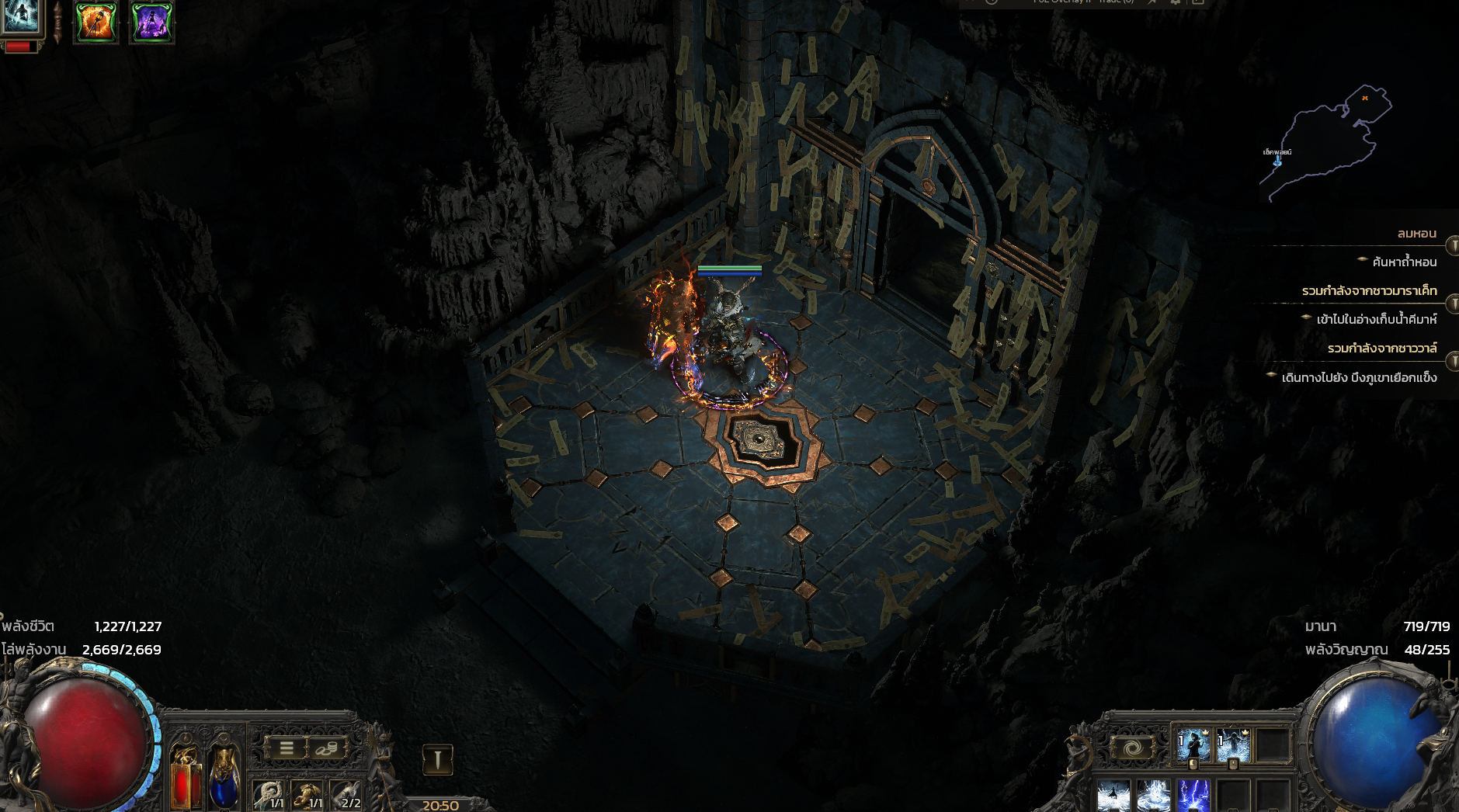This screenshot has width=1459, height=812.
Task: Activate the lightning bolt skill
Action: 1193,797
